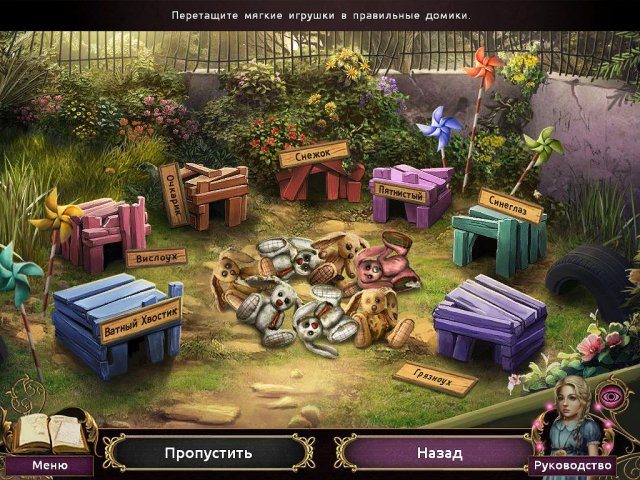Skip the puzzle with Пропустить
640x480 pixels.
pyautogui.click(x=208, y=453)
